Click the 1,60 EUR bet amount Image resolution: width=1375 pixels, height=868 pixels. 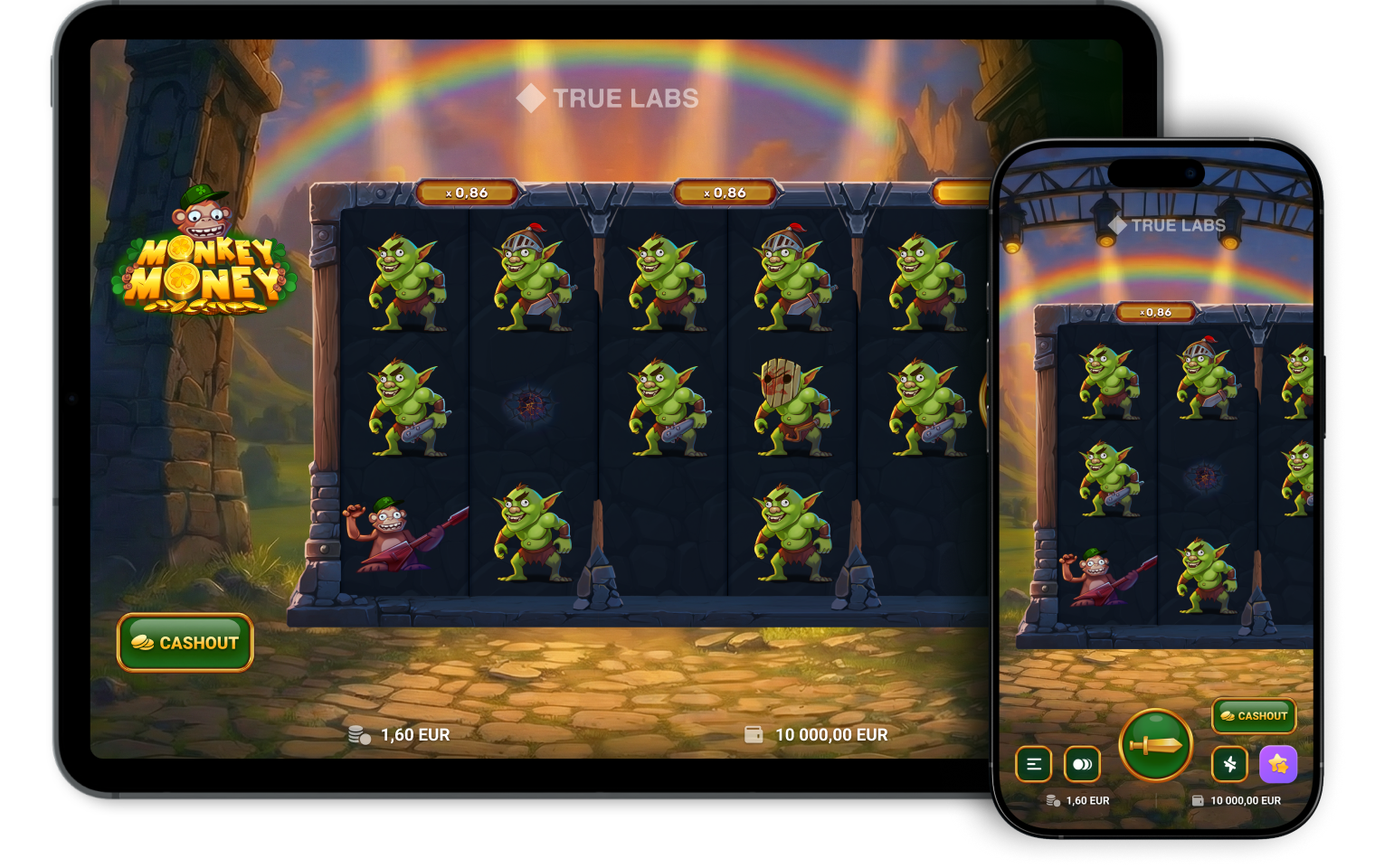414,735
